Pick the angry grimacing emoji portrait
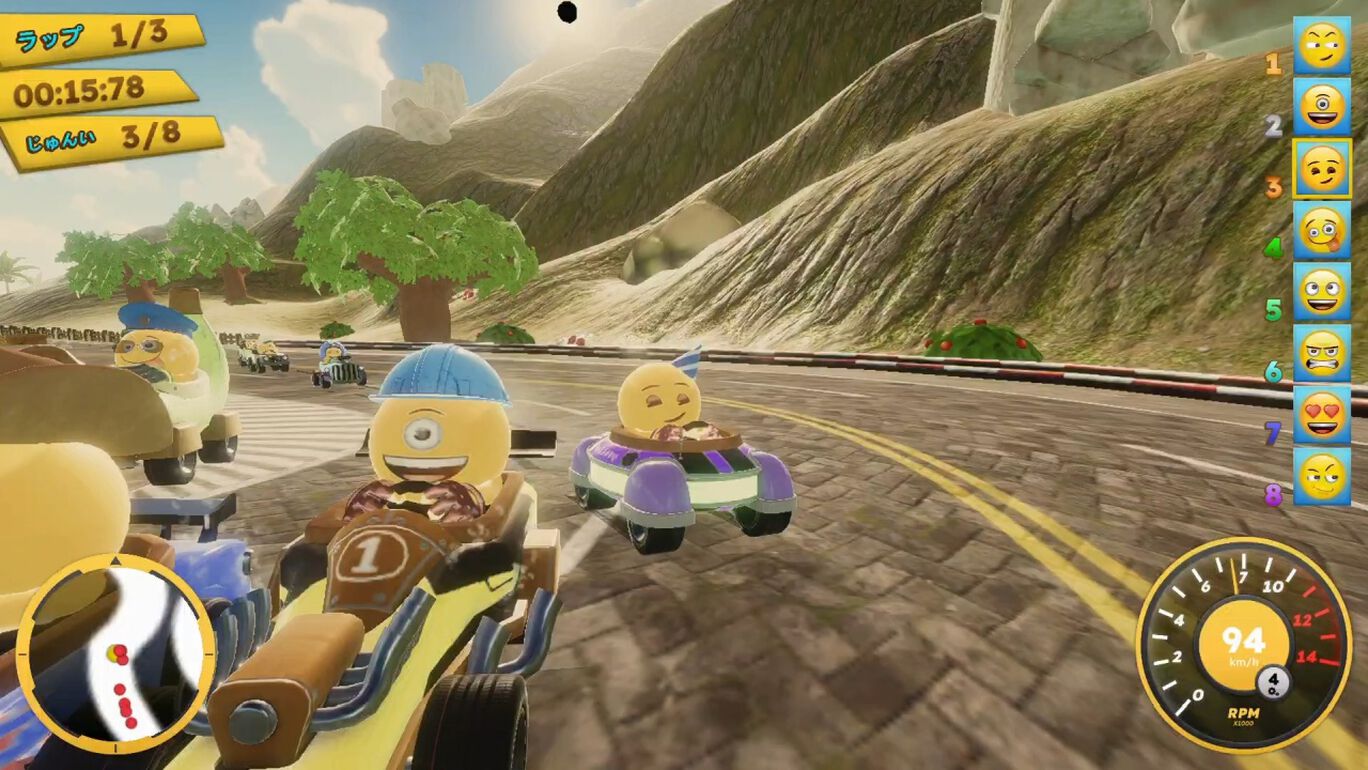1368x770 pixels. click(x=1321, y=353)
